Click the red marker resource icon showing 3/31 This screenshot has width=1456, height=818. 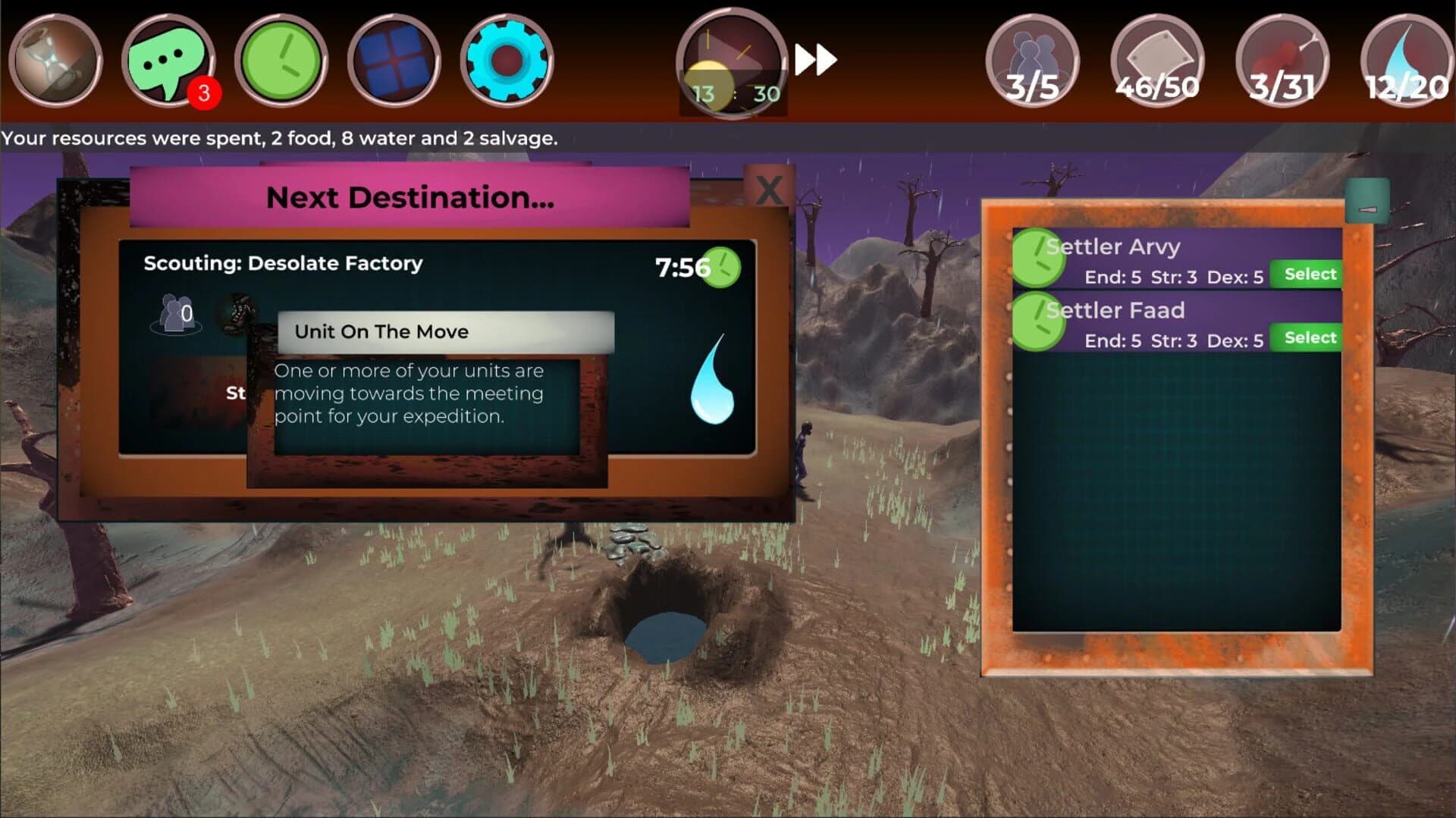(1281, 61)
